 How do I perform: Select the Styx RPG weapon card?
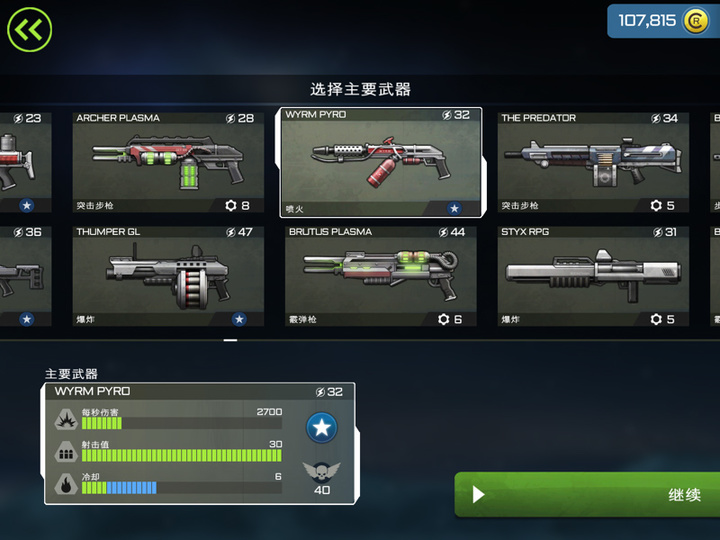point(594,276)
